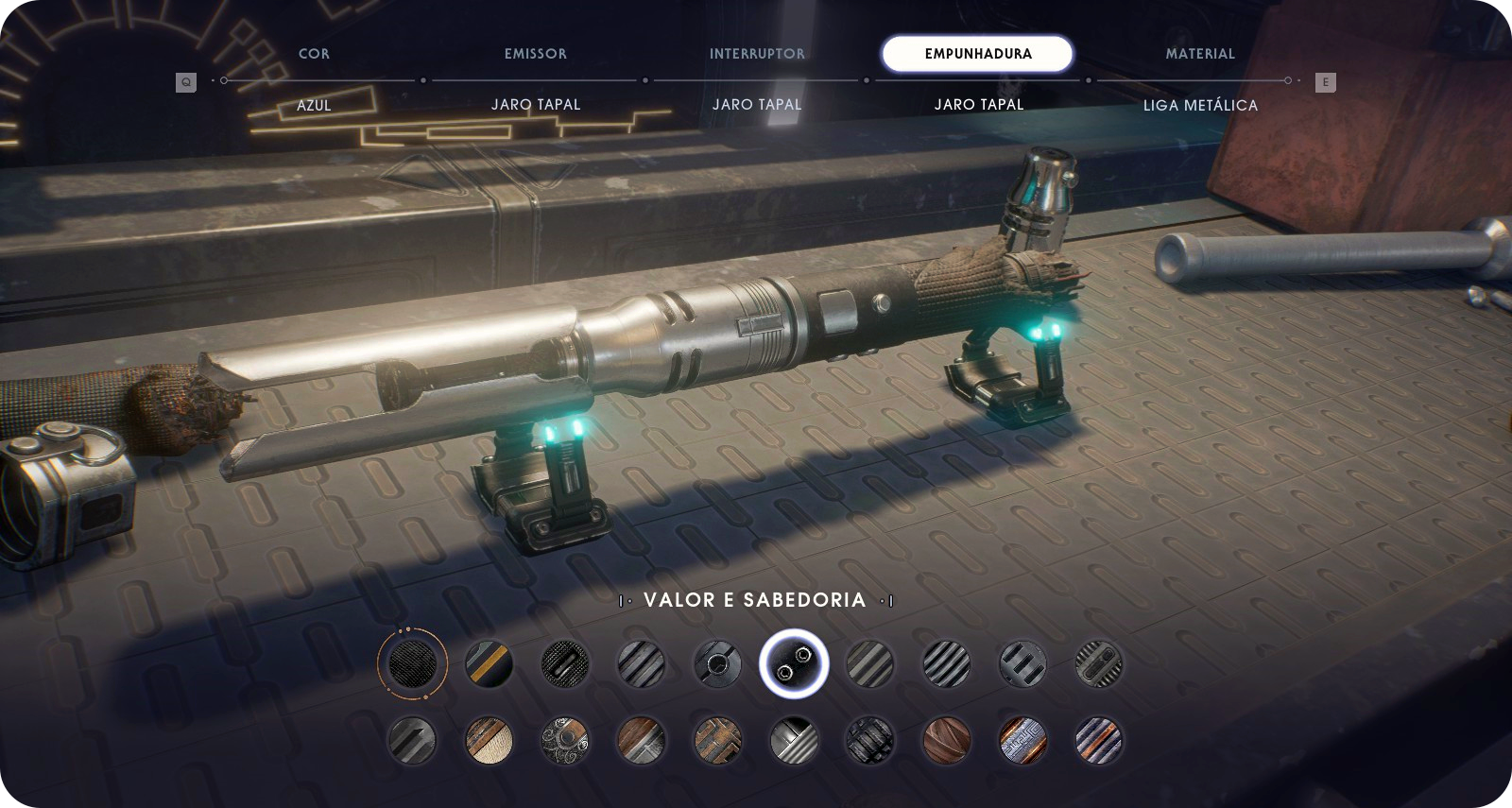This screenshot has height=808, width=1512.
Task: Pick the ornate silver swirl-engraved grip
Action: coord(565,740)
